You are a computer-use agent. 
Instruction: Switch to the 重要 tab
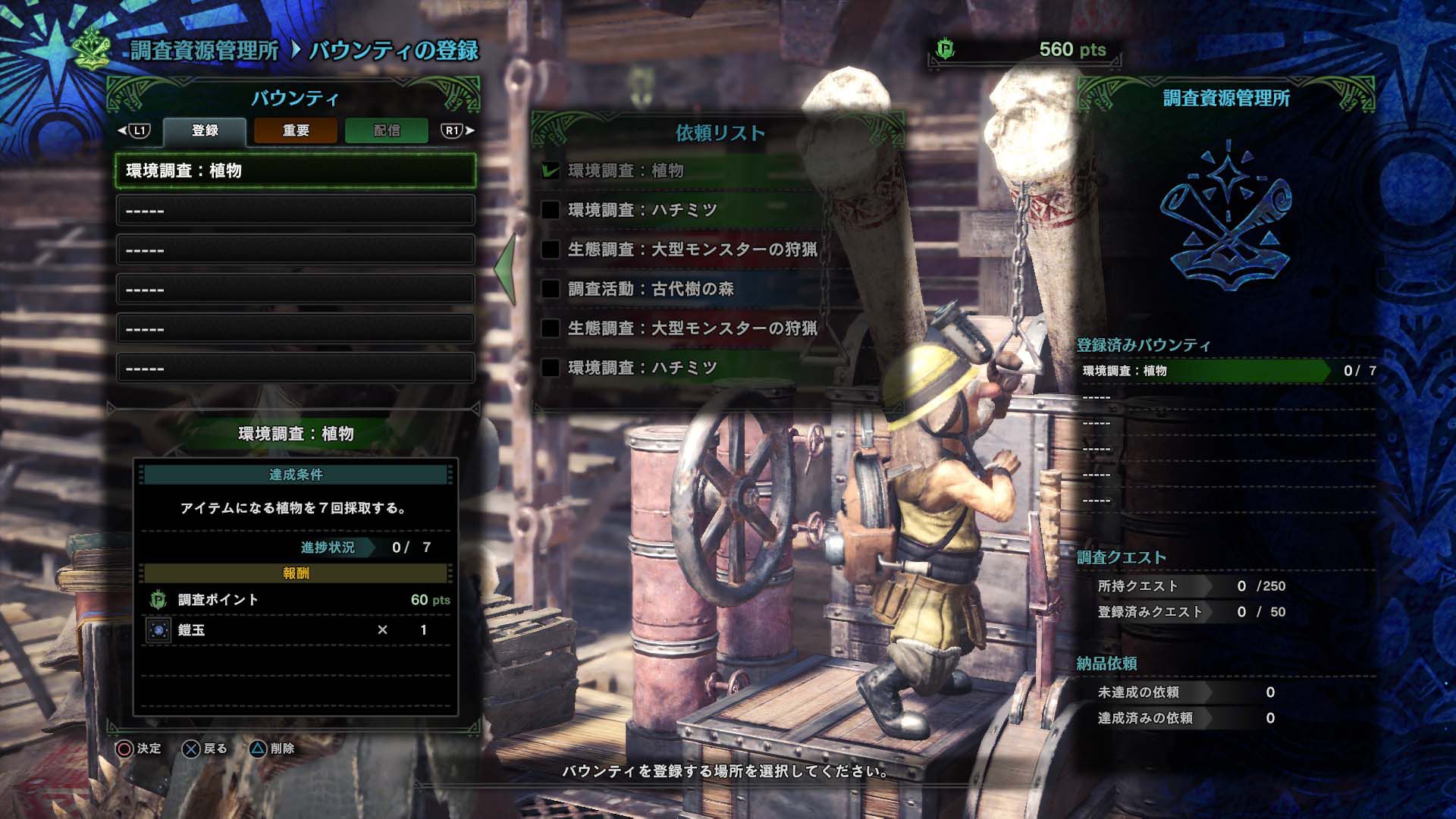coord(297,131)
